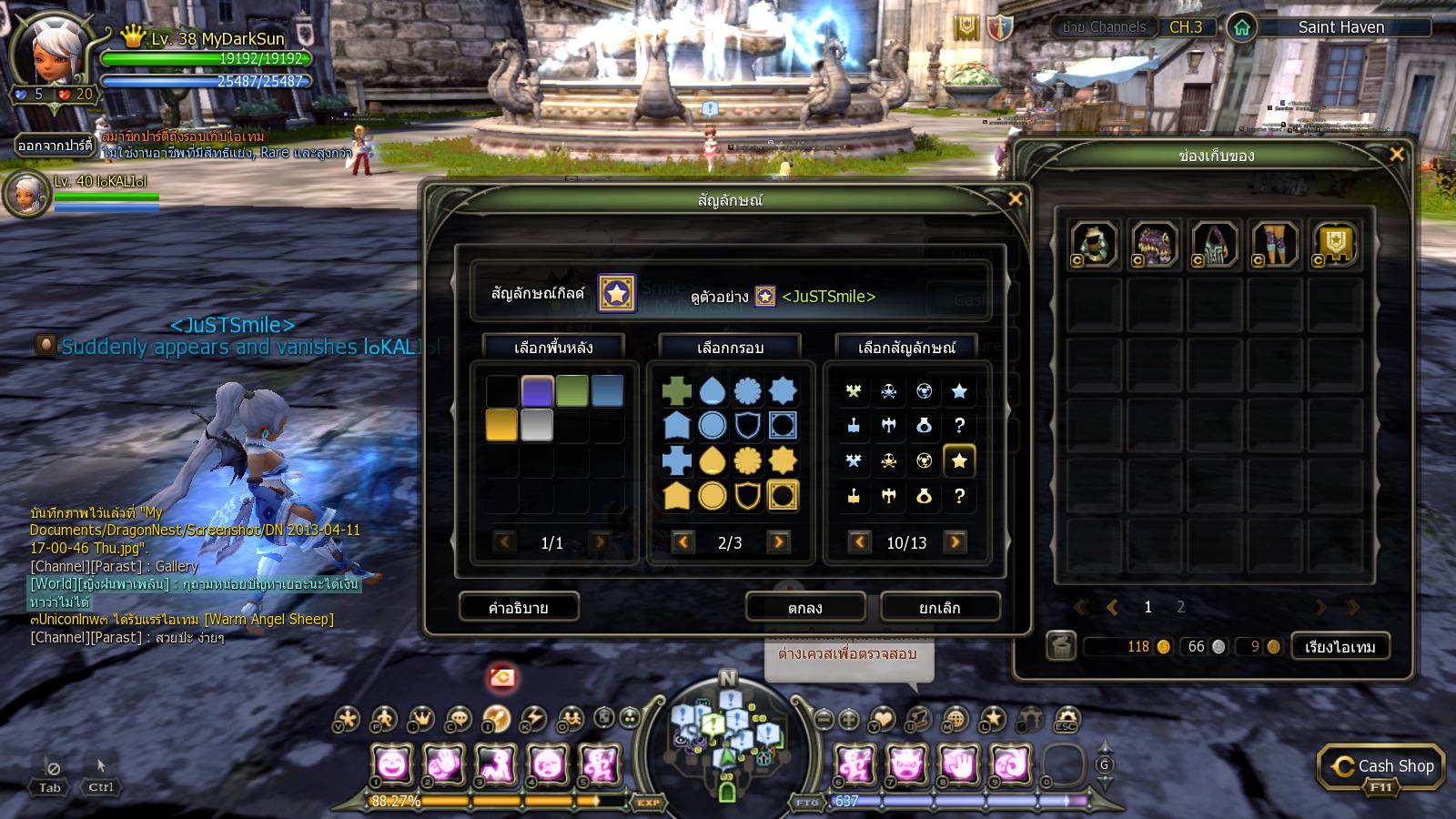Close the inventory window

(x=1397, y=155)
